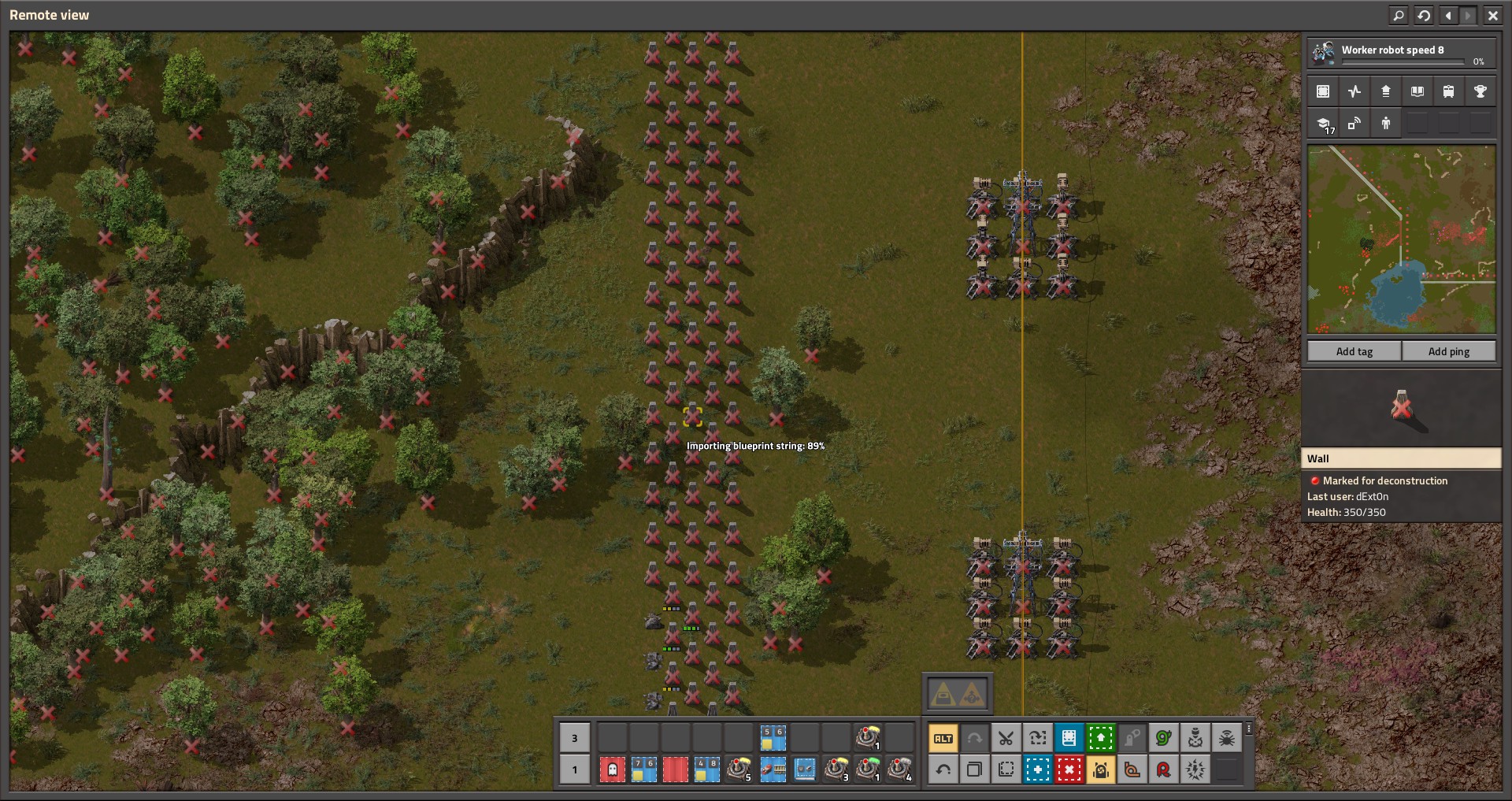This screenshot has height=801, width=1512.
Task: Open the blueprint library book icon
Action: click(x=1417, y=91)
